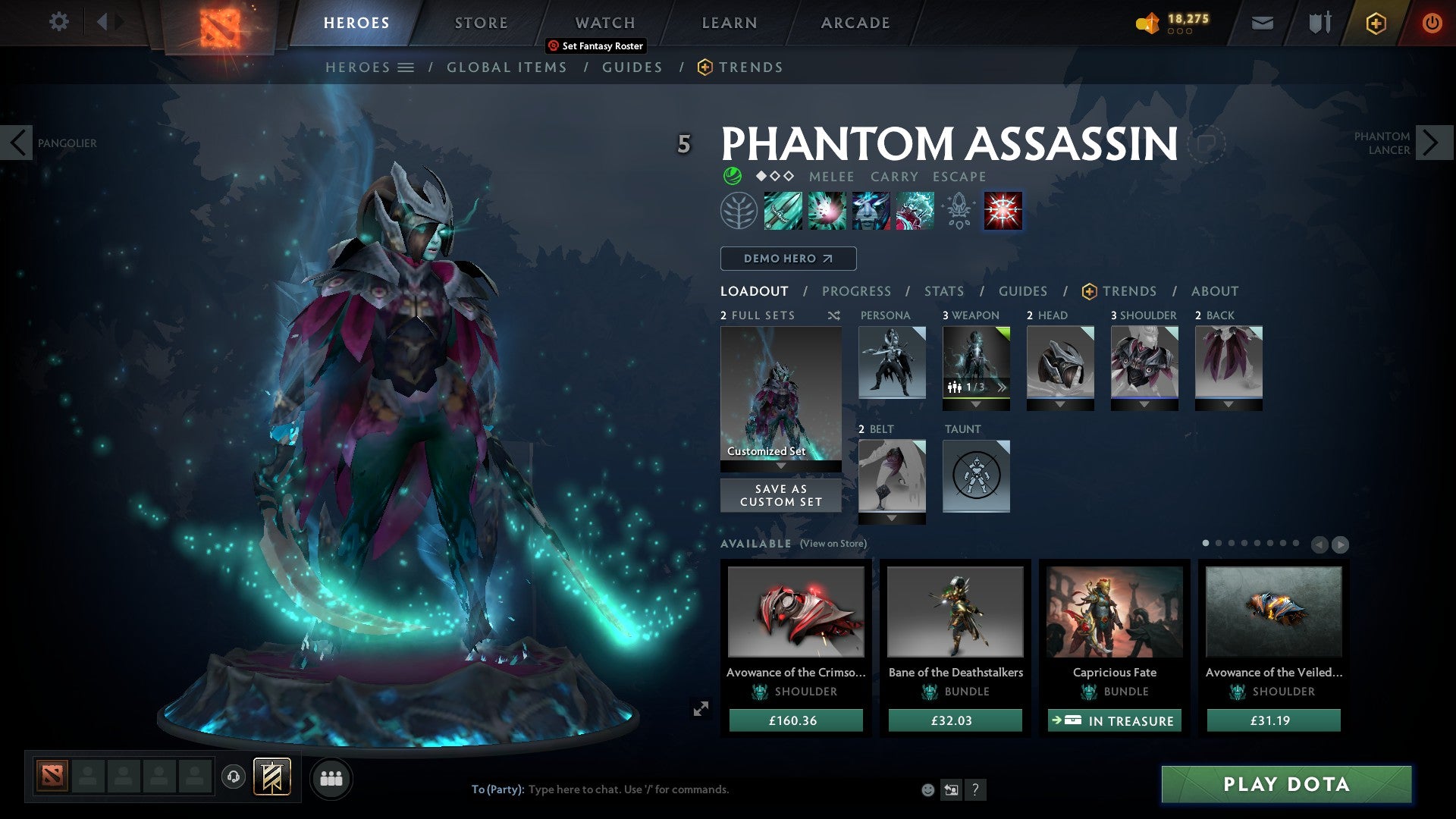Open the ARCADE menu item

tap(855, 22)
